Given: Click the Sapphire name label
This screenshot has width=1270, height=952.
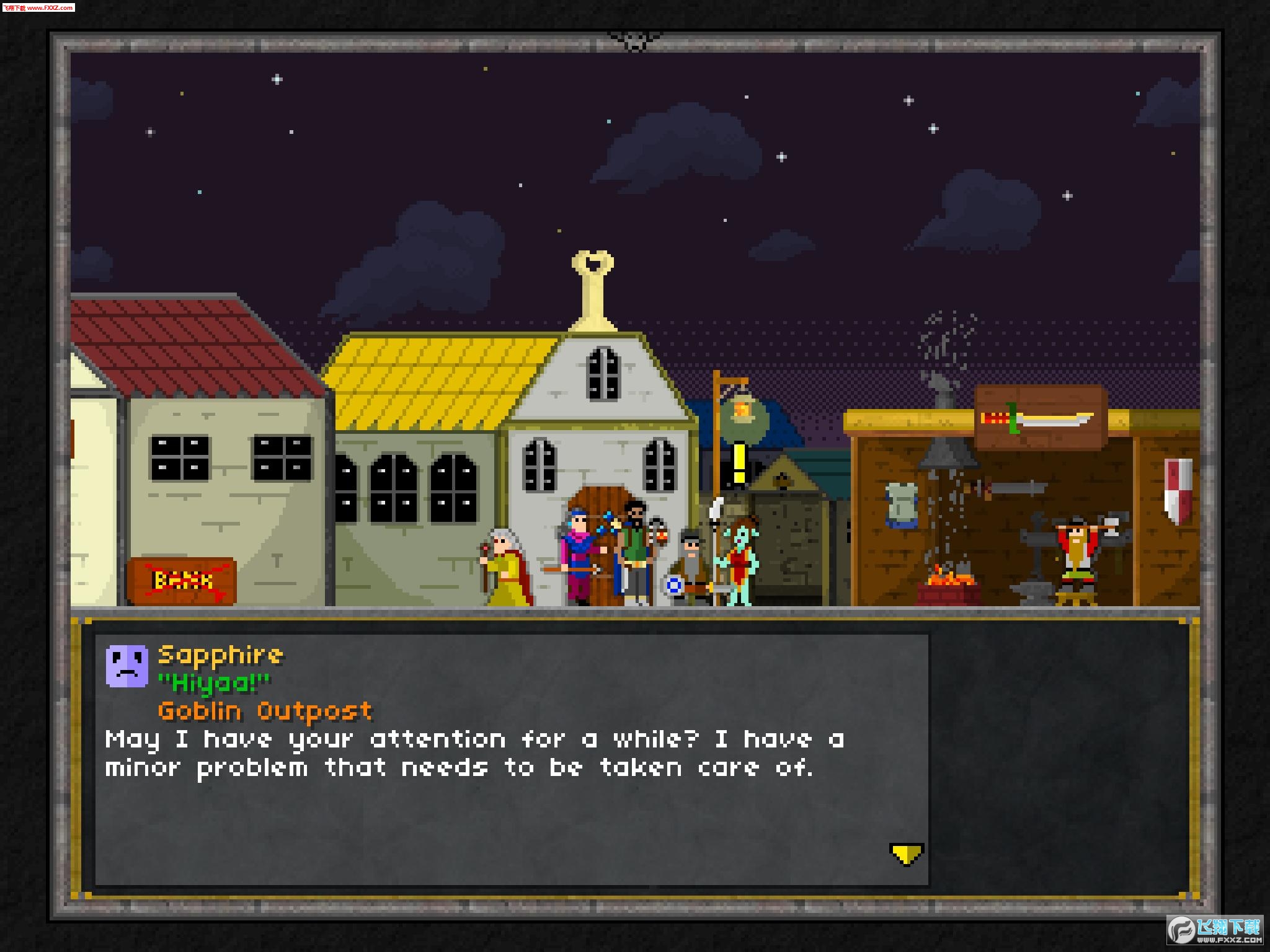Looking at the screenshot, I should click(x=220, y=654).
